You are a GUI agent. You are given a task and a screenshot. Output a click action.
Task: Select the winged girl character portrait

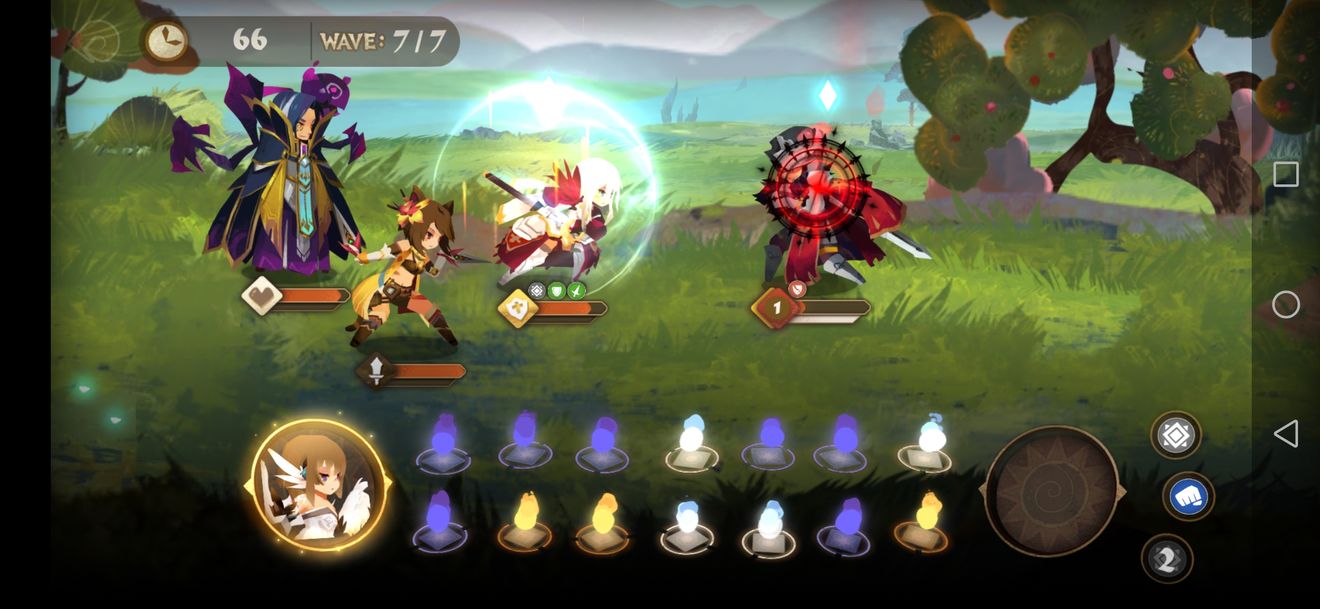tap(318, 485)
